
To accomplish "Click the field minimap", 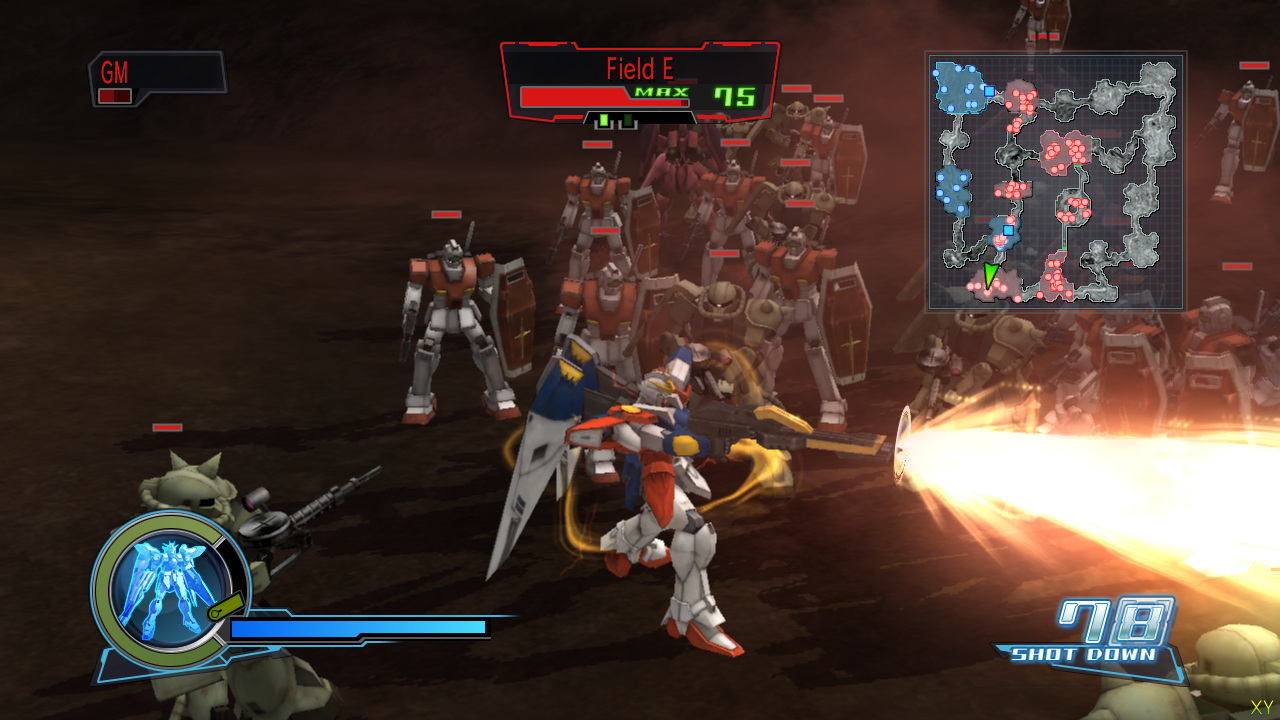I will (x=1055, y=181).
